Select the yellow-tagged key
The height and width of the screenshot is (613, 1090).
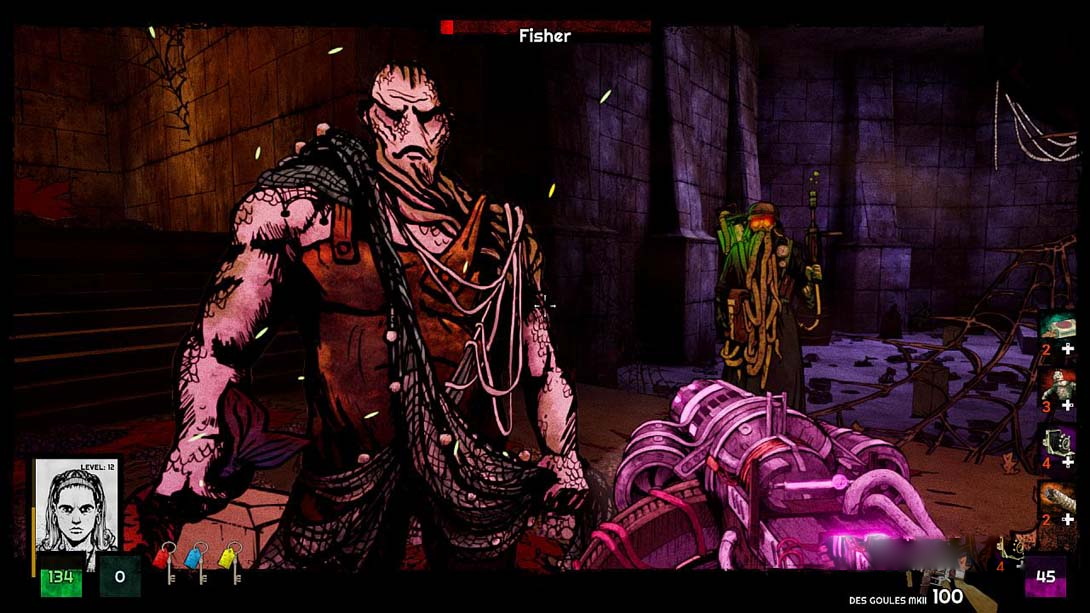[x=229, y=563]
